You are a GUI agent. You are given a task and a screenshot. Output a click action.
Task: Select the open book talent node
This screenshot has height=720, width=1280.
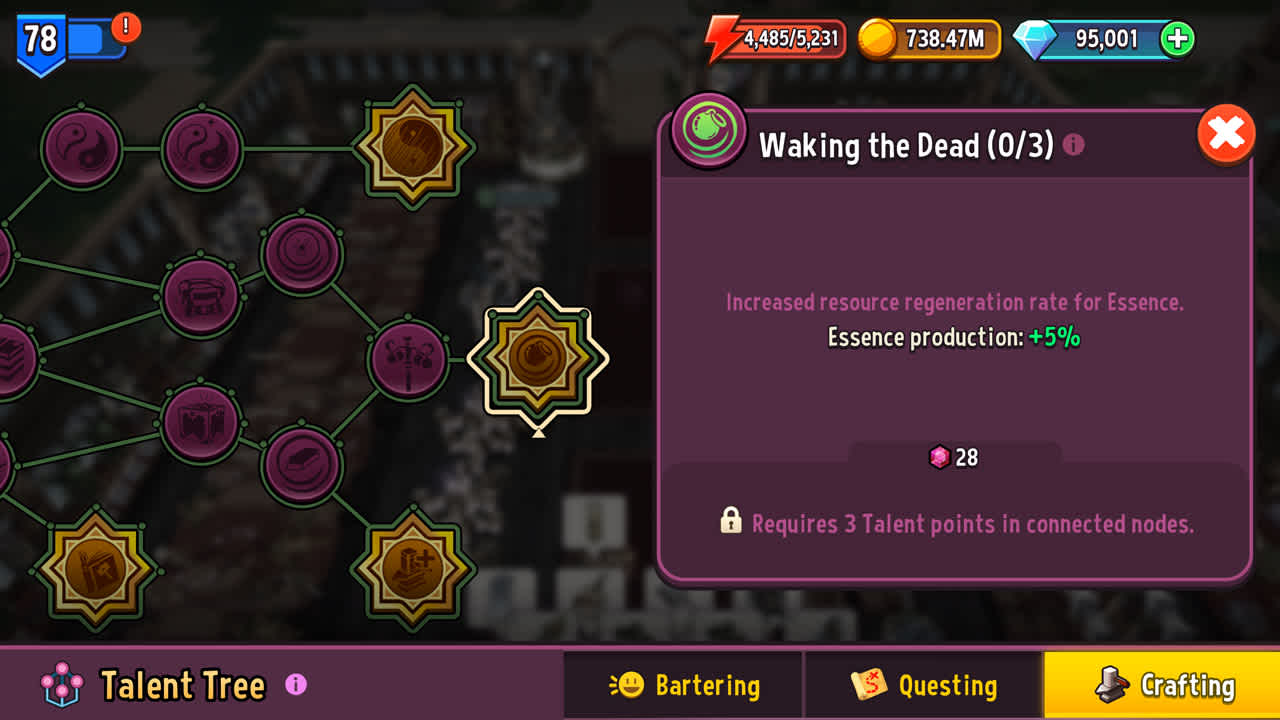click(x=200, y=425)
